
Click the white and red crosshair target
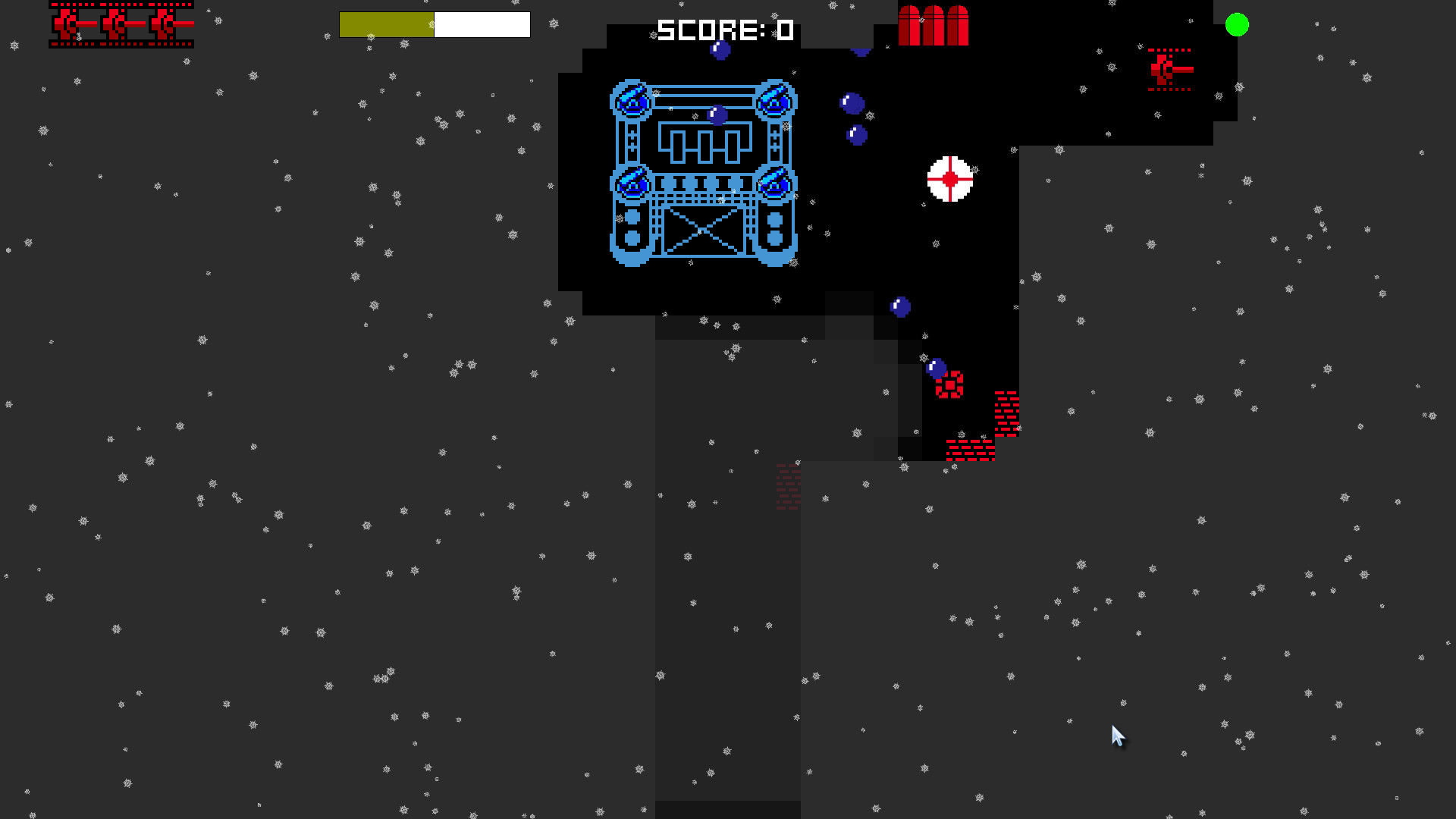949,180
